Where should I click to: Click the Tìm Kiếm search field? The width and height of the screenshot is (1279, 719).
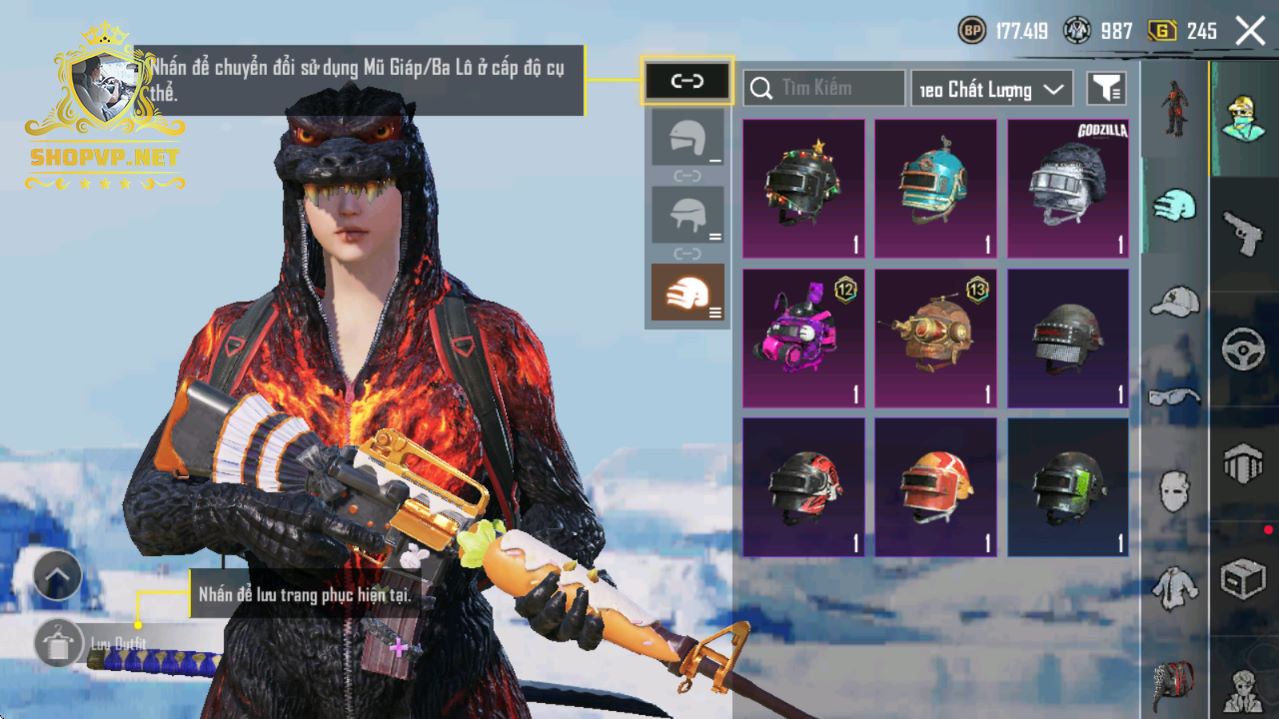[x=824, y=88]
